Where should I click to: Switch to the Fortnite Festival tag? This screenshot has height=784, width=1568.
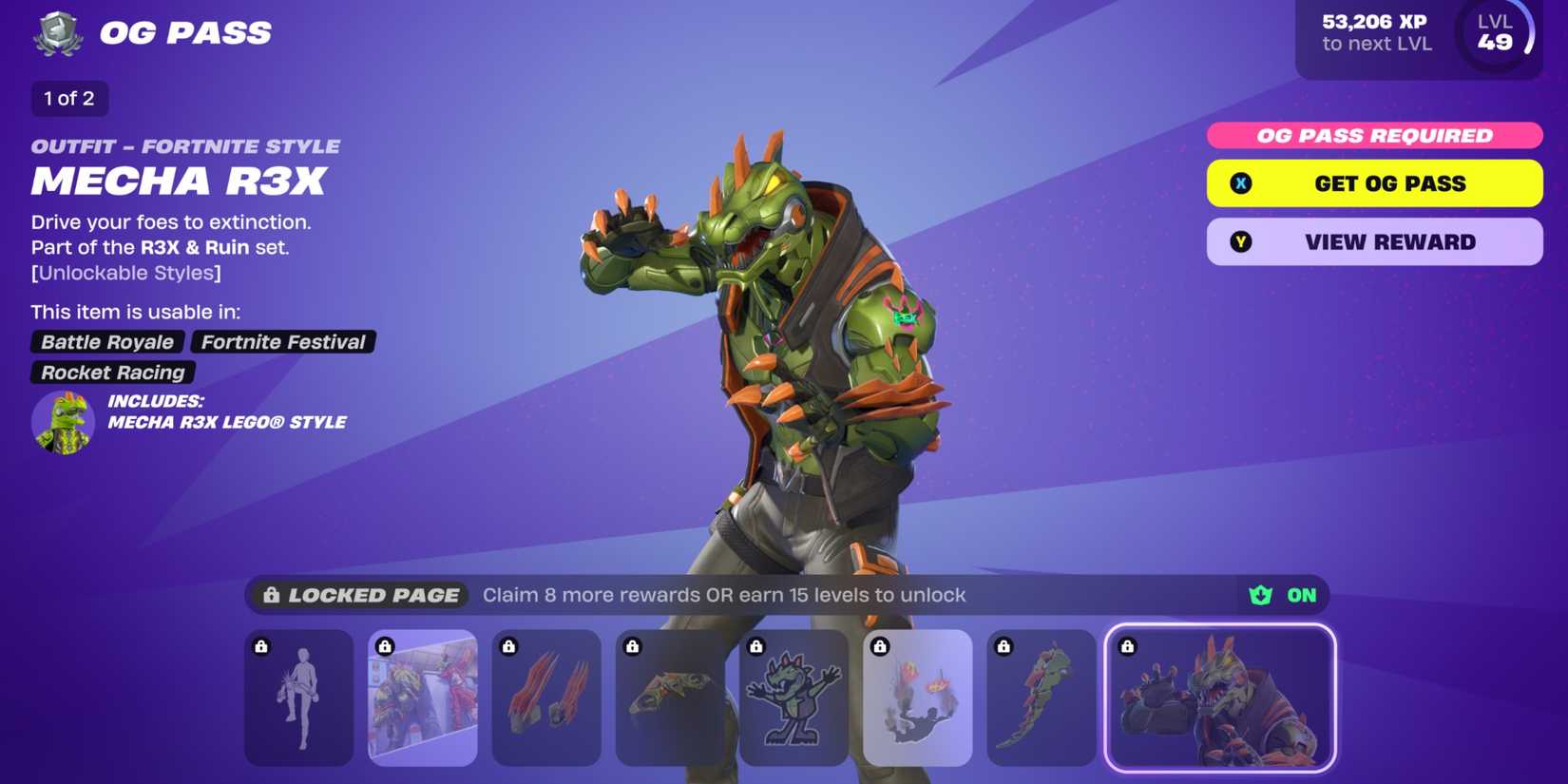click(x=283, y=342)
